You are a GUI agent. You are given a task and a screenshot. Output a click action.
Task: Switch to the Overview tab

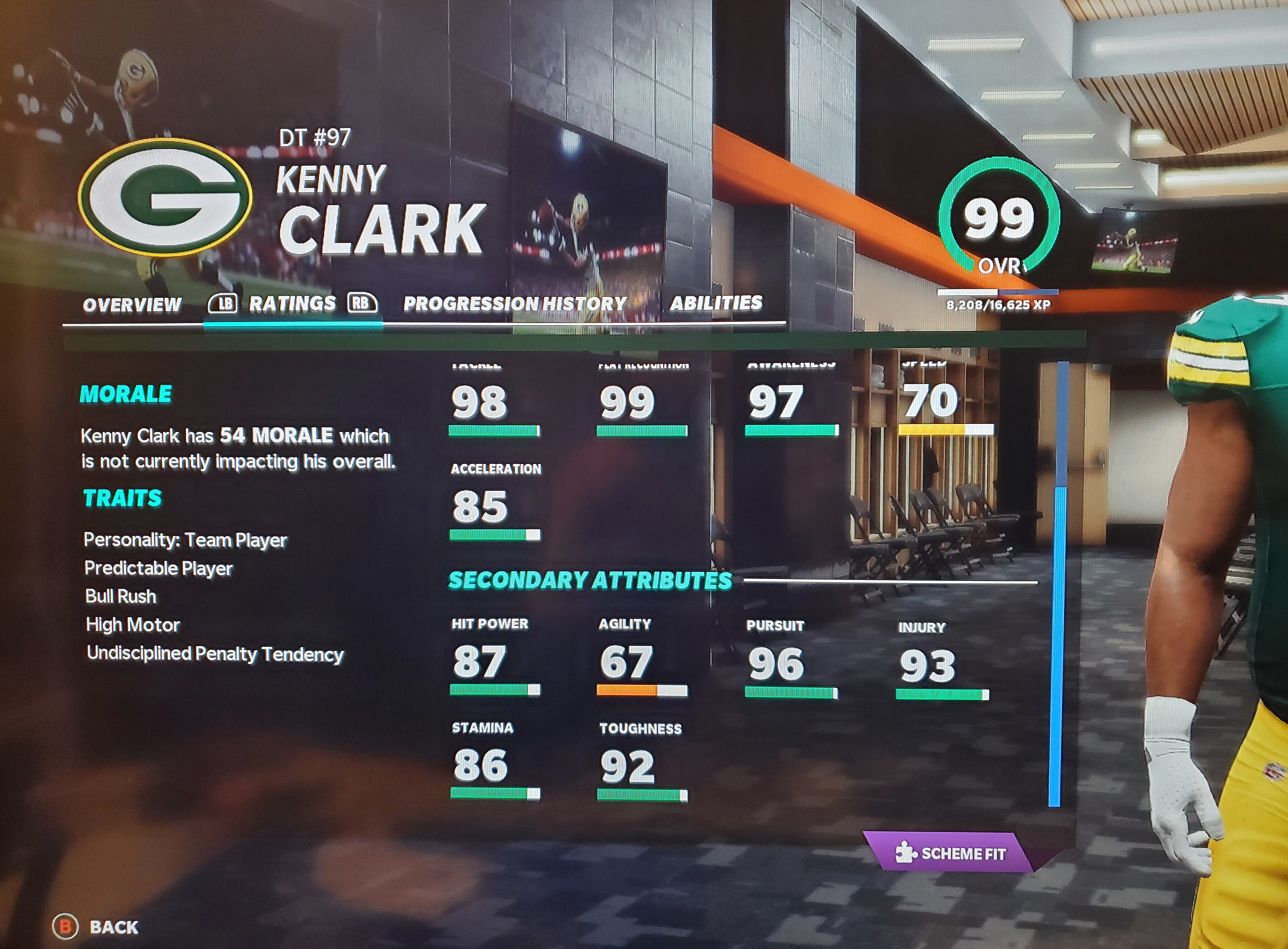[x=132, y=304]
